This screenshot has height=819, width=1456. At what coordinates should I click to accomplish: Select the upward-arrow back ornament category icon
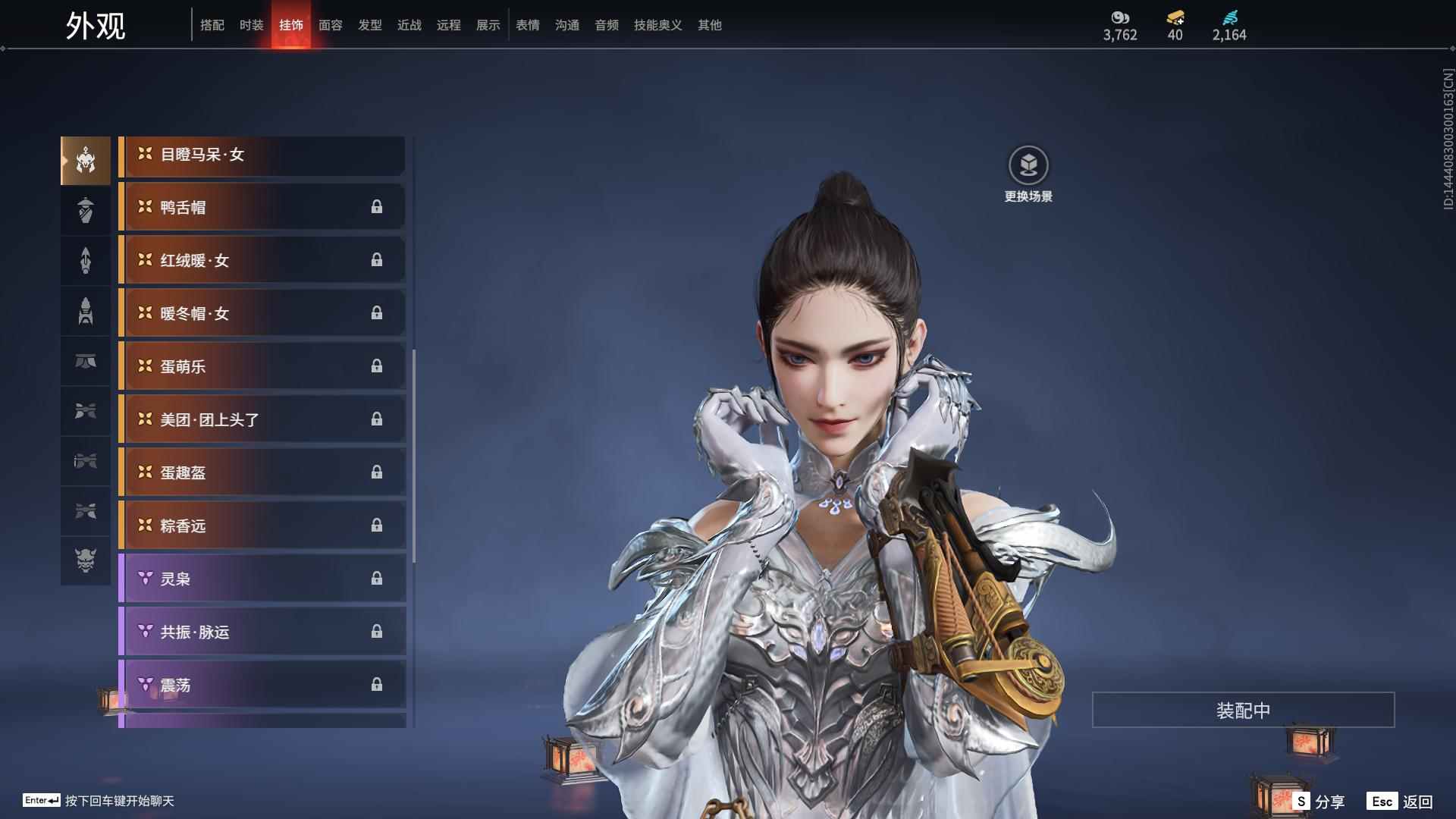(x=85, y=260)
